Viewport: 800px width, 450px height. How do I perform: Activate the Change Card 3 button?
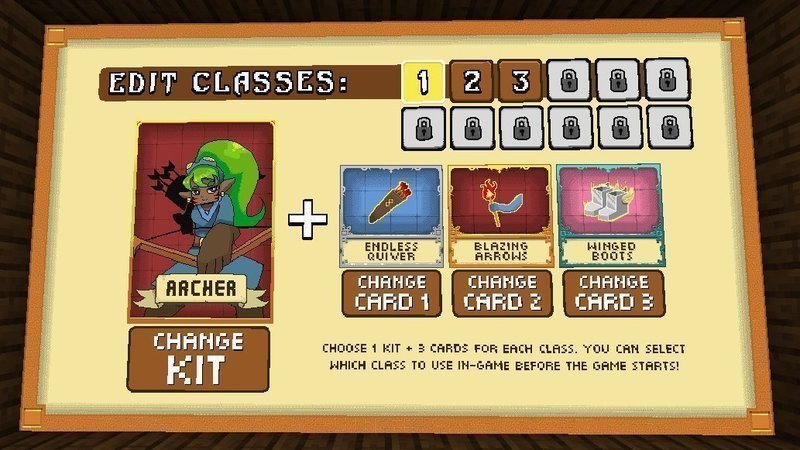point(607,292)
